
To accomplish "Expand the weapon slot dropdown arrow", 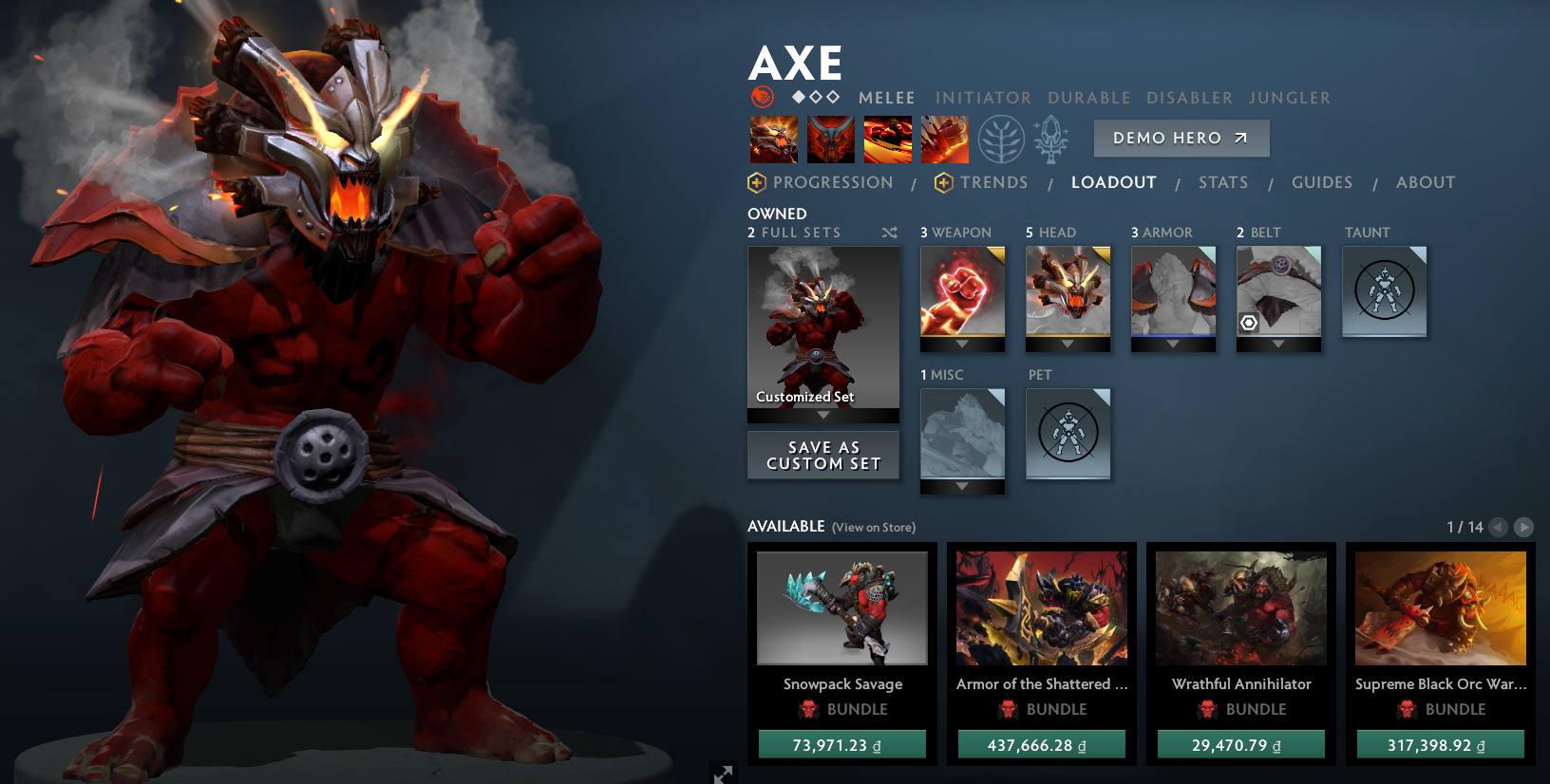I will point(962,345).
